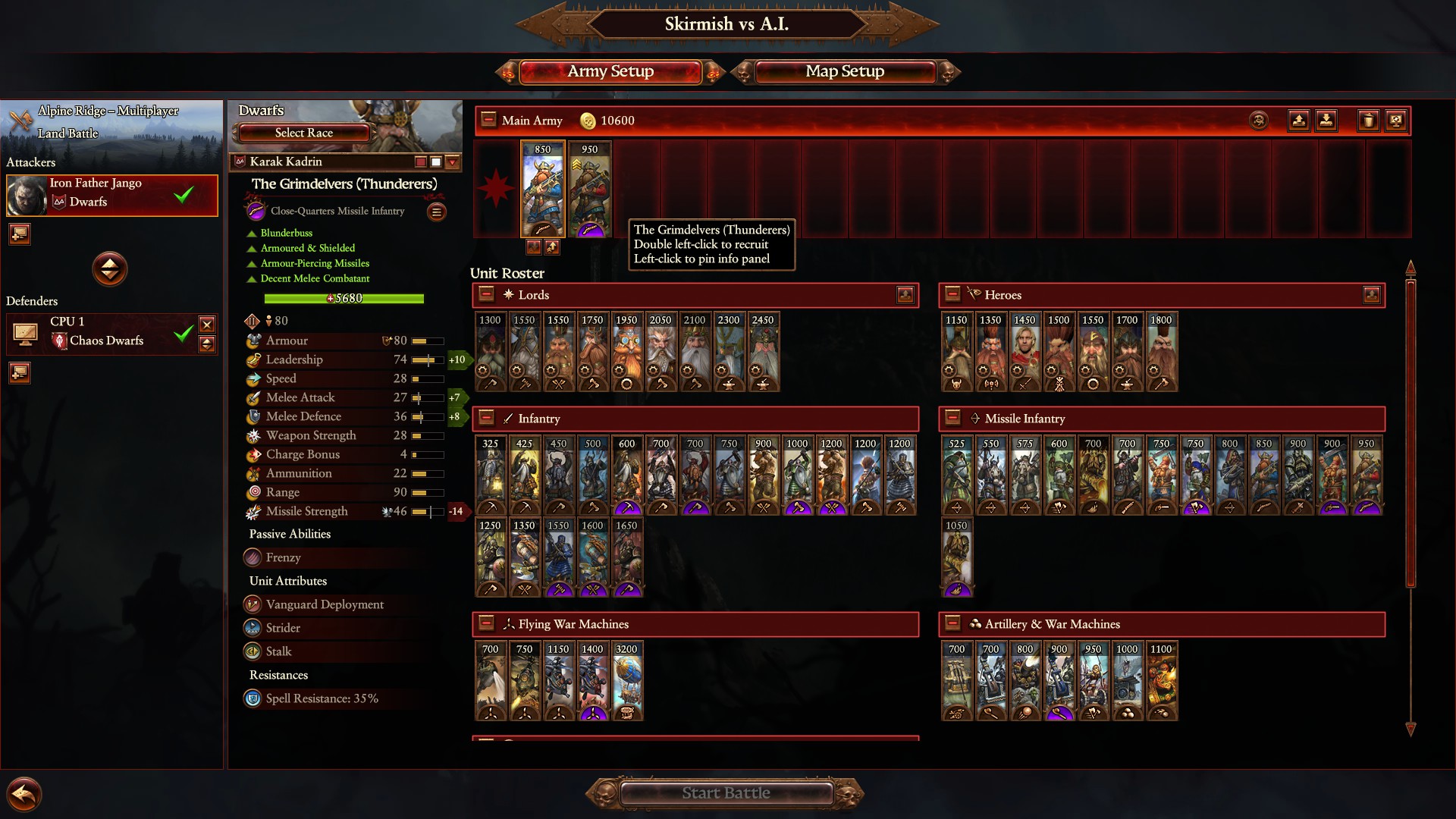Collapse the Artillery & War Machines section
Viewport: 1456px width, 819px height.
coord(953,623)
